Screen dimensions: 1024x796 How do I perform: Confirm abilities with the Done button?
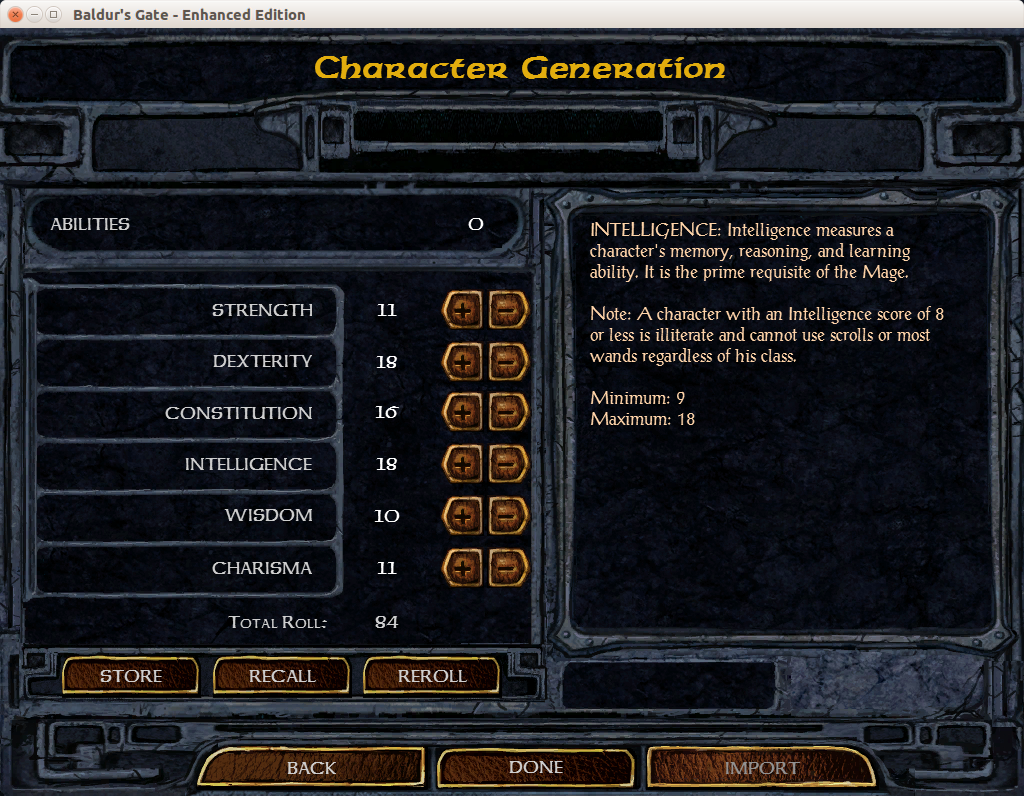[536, 767]
